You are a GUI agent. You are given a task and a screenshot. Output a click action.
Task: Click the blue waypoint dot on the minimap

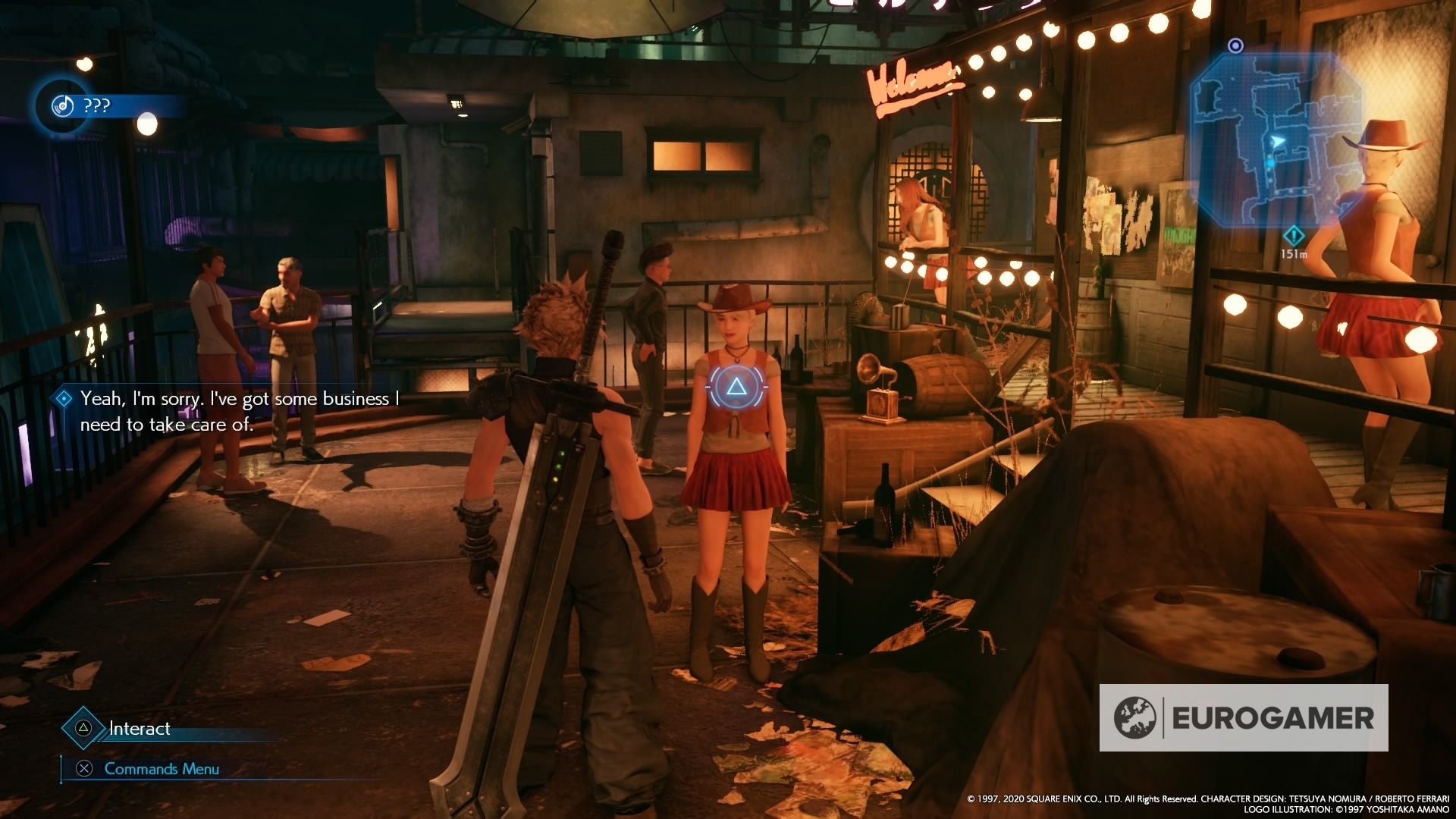click(1271, 162)
